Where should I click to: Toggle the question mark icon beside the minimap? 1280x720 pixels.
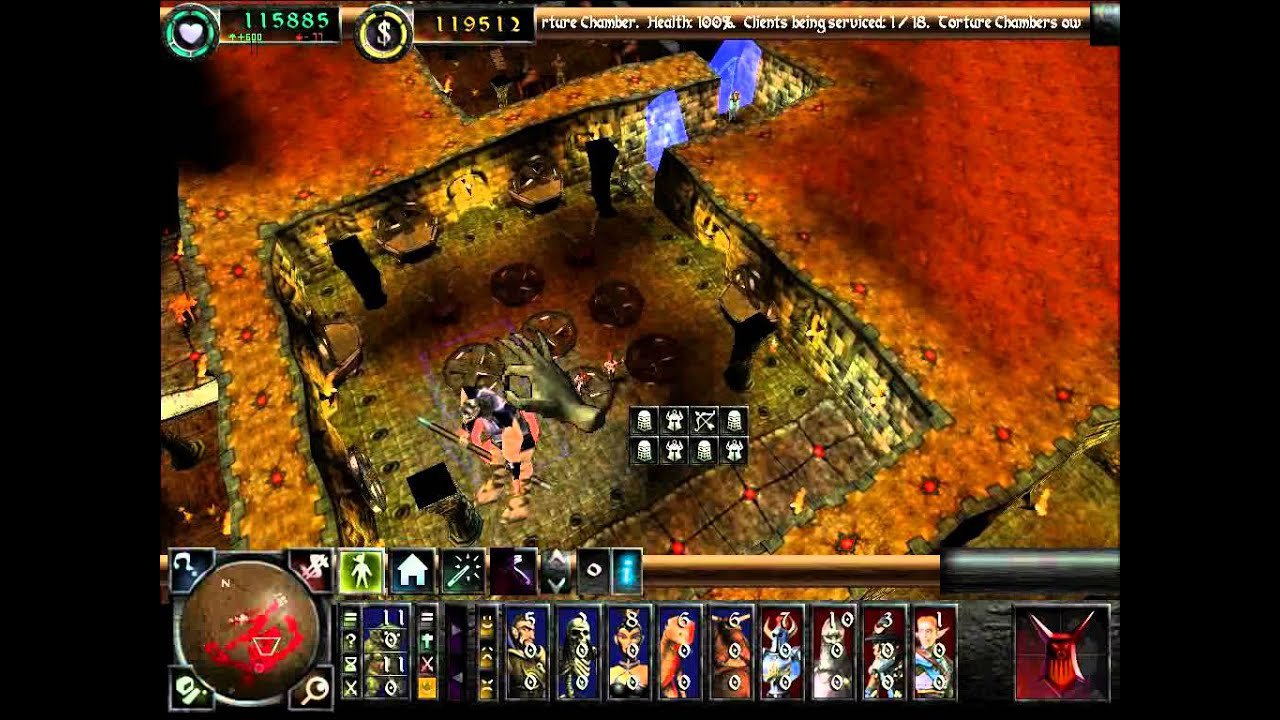190,570
